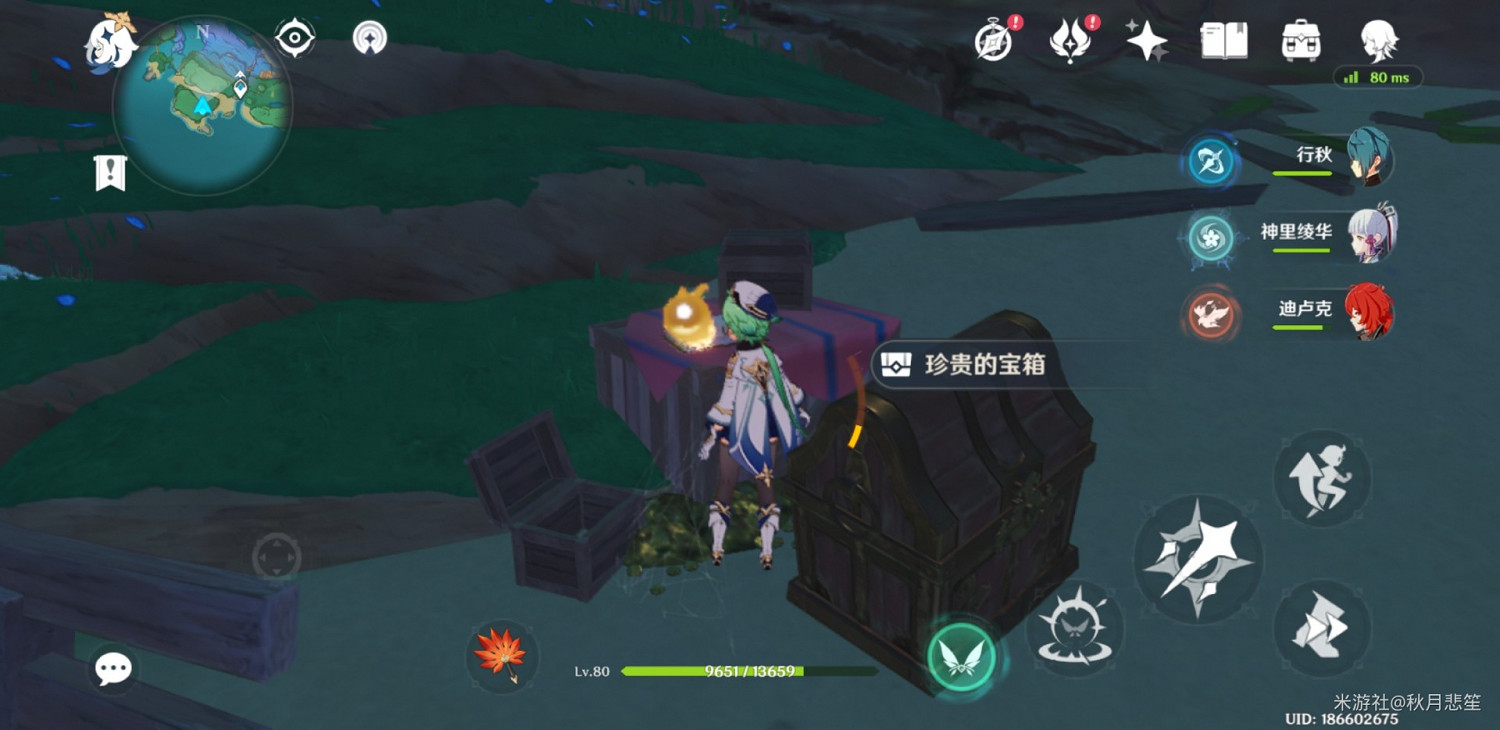1500x730 pixels.
Task: Switch to party member 行秋
Action: [x=1370, y=160]
